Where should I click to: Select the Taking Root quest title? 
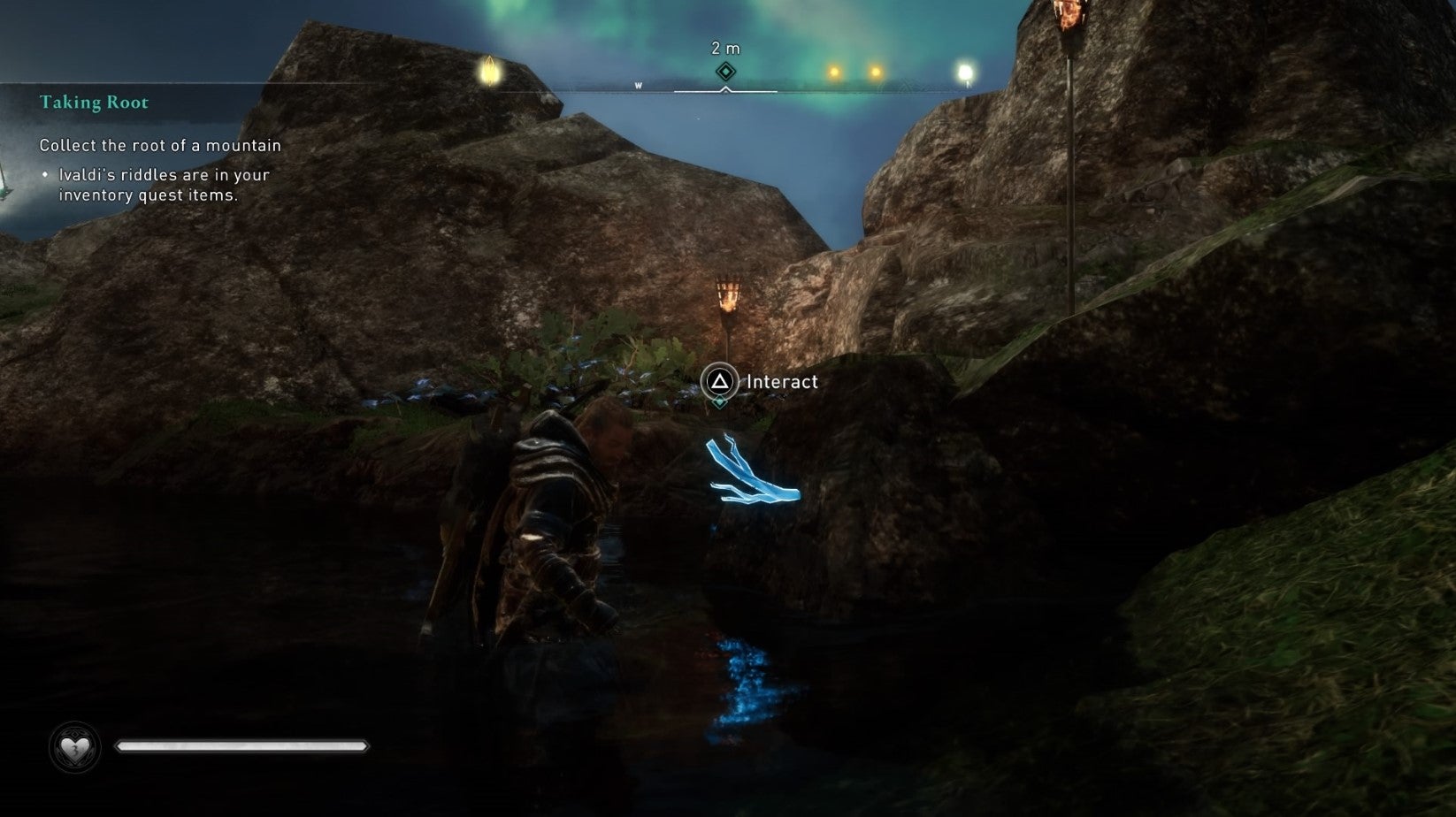pyautogui.click(x=93, y=103)
